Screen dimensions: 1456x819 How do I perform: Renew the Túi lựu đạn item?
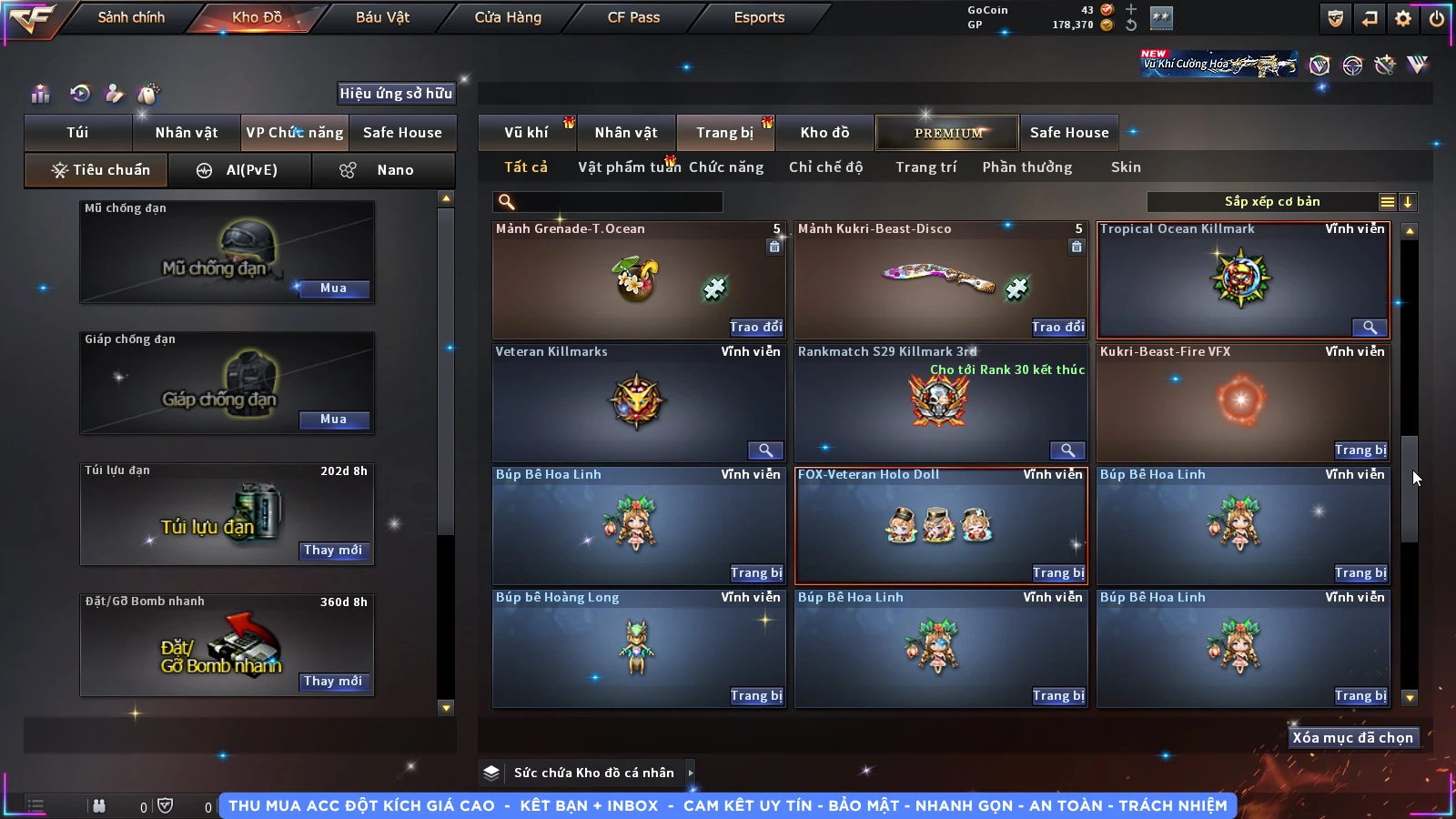[333, 551]
